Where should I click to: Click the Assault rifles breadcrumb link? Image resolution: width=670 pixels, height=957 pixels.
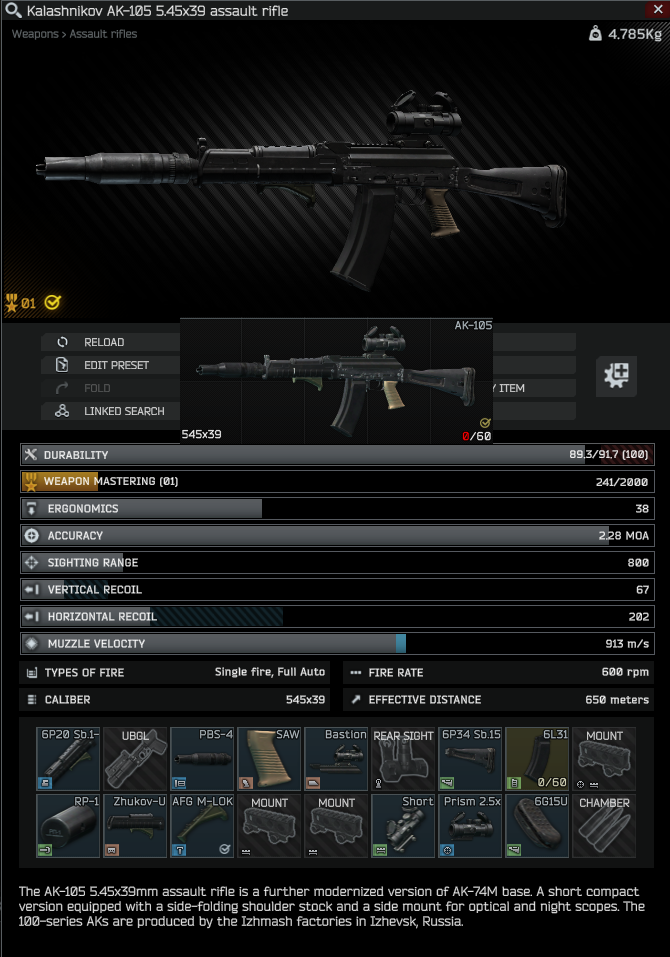(104, 34)
